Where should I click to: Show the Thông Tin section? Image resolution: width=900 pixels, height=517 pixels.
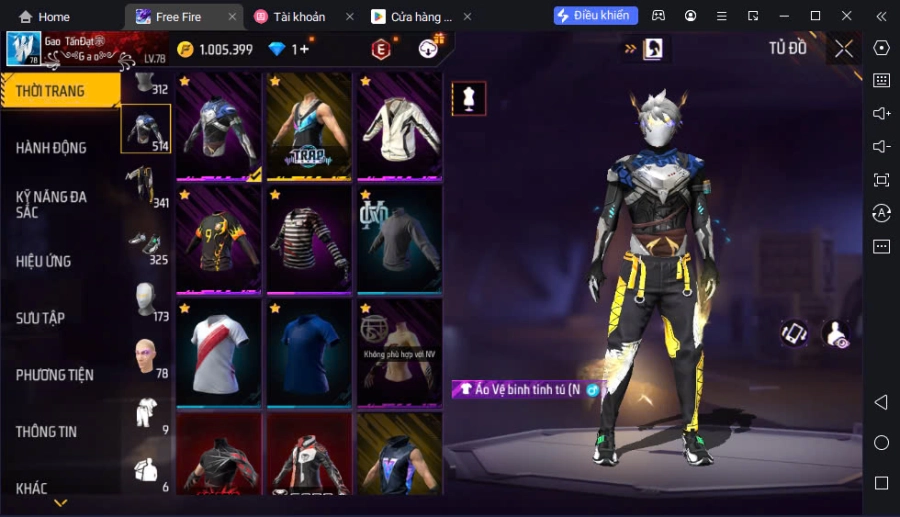click(47, 432)
